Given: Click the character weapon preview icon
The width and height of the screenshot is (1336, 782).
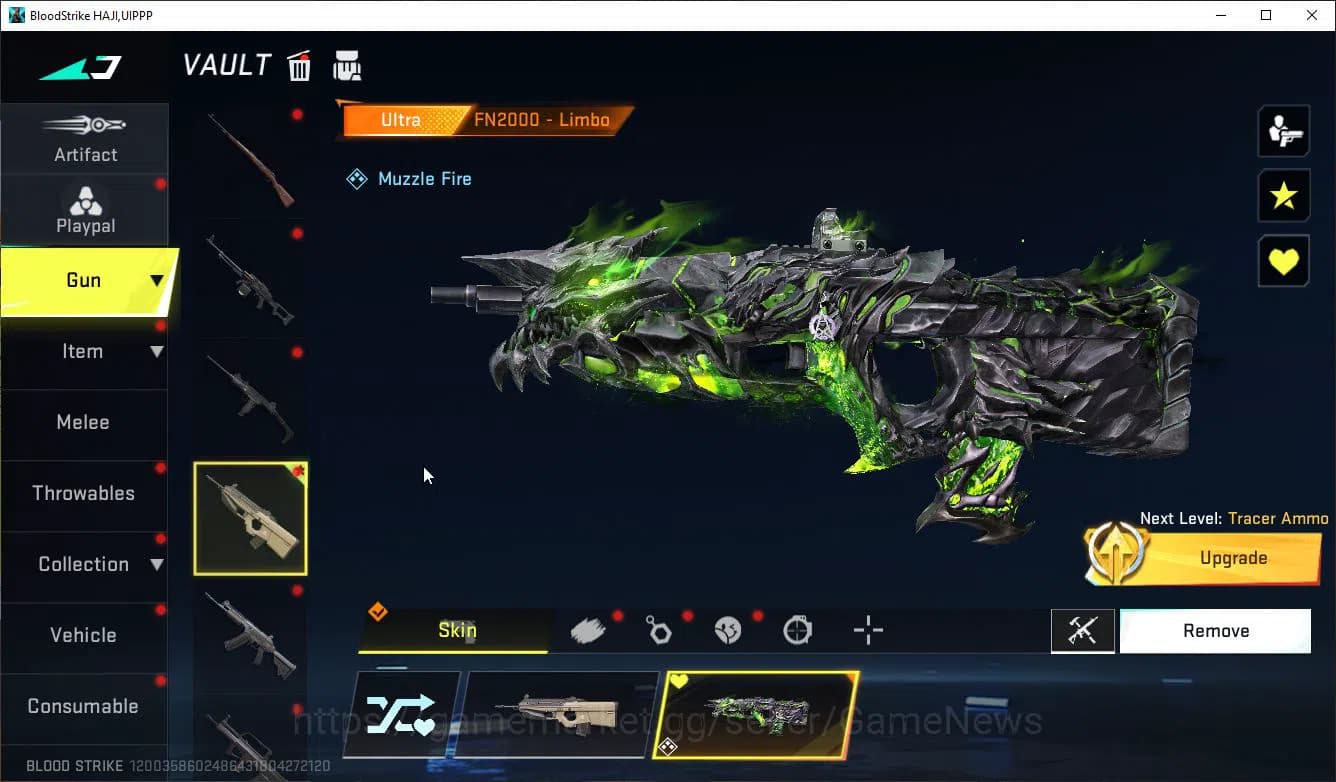Looking at the screenshot, I should click(x=1283, y=130).
